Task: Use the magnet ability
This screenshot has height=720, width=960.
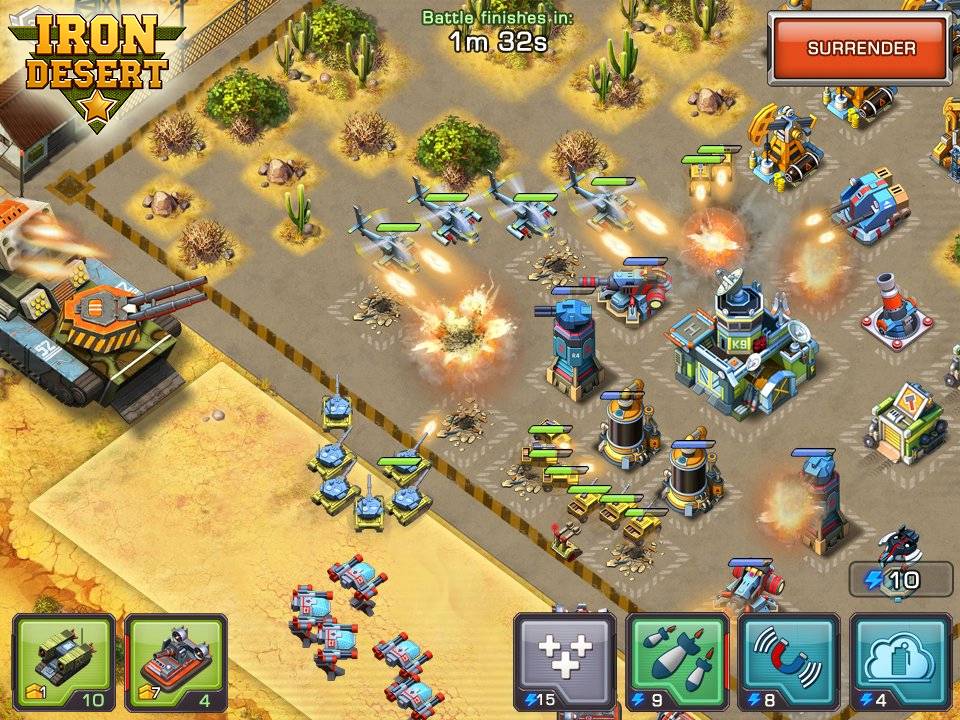Action: (x=788, y=662)
